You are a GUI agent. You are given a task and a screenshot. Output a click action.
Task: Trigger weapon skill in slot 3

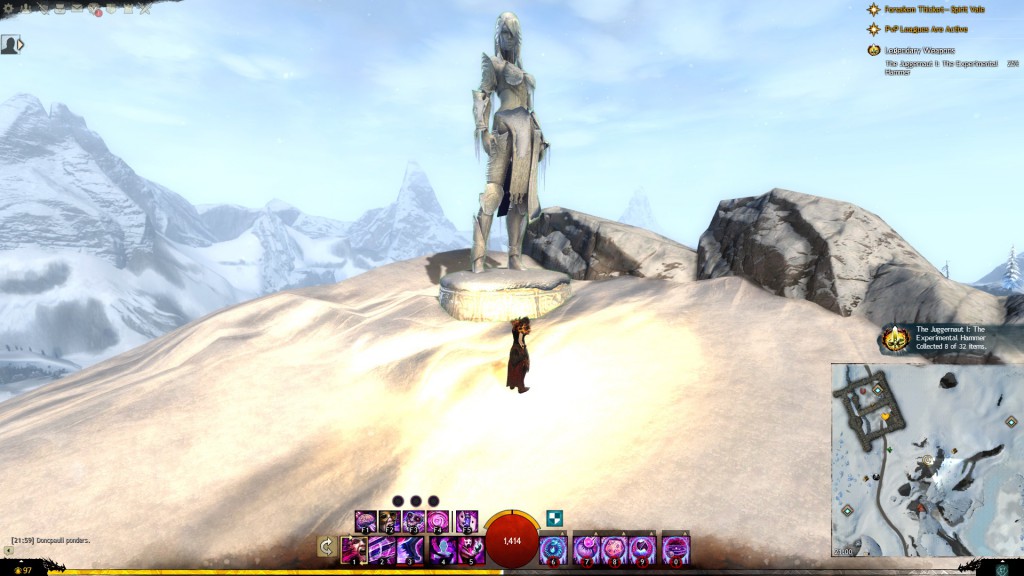409,550
